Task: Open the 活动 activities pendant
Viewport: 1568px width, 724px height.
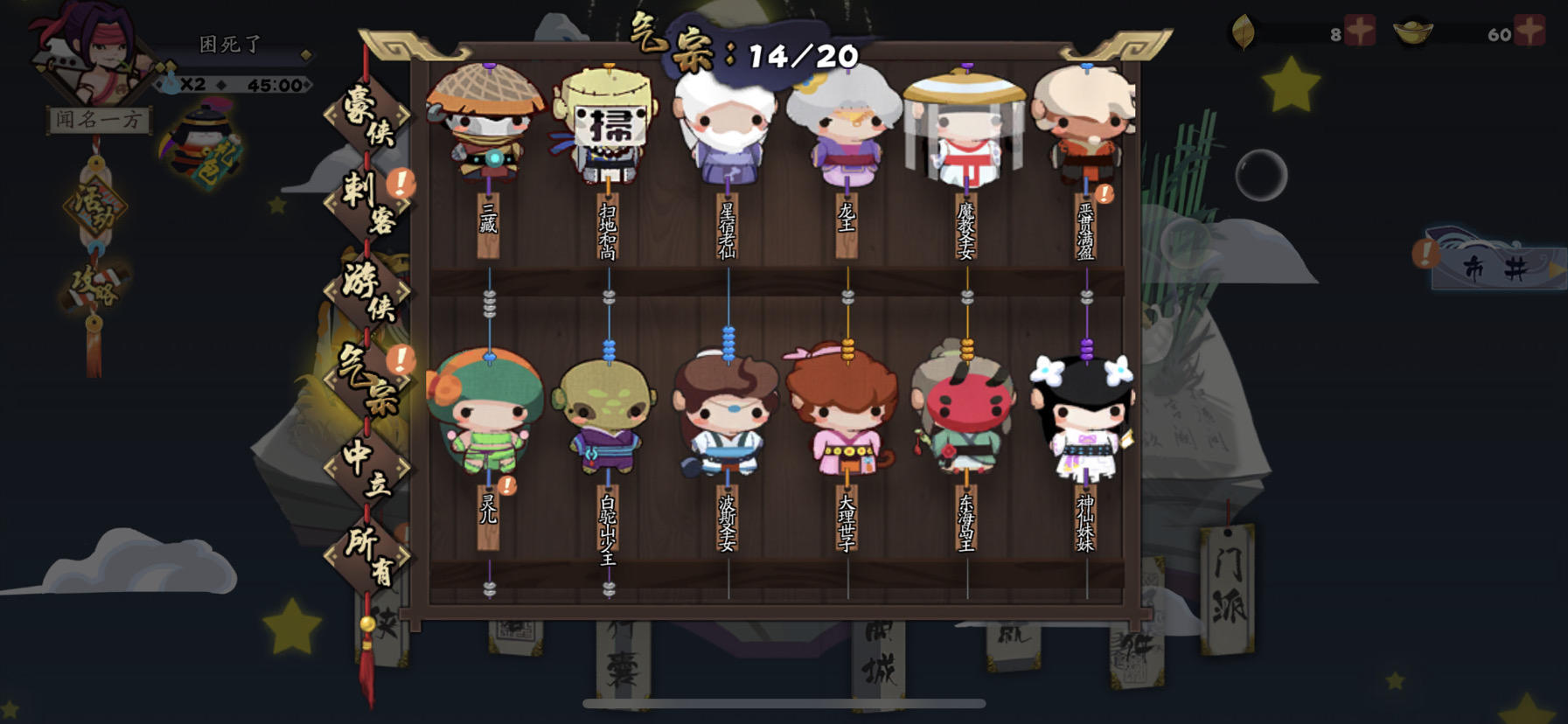Action: [96, 205]
